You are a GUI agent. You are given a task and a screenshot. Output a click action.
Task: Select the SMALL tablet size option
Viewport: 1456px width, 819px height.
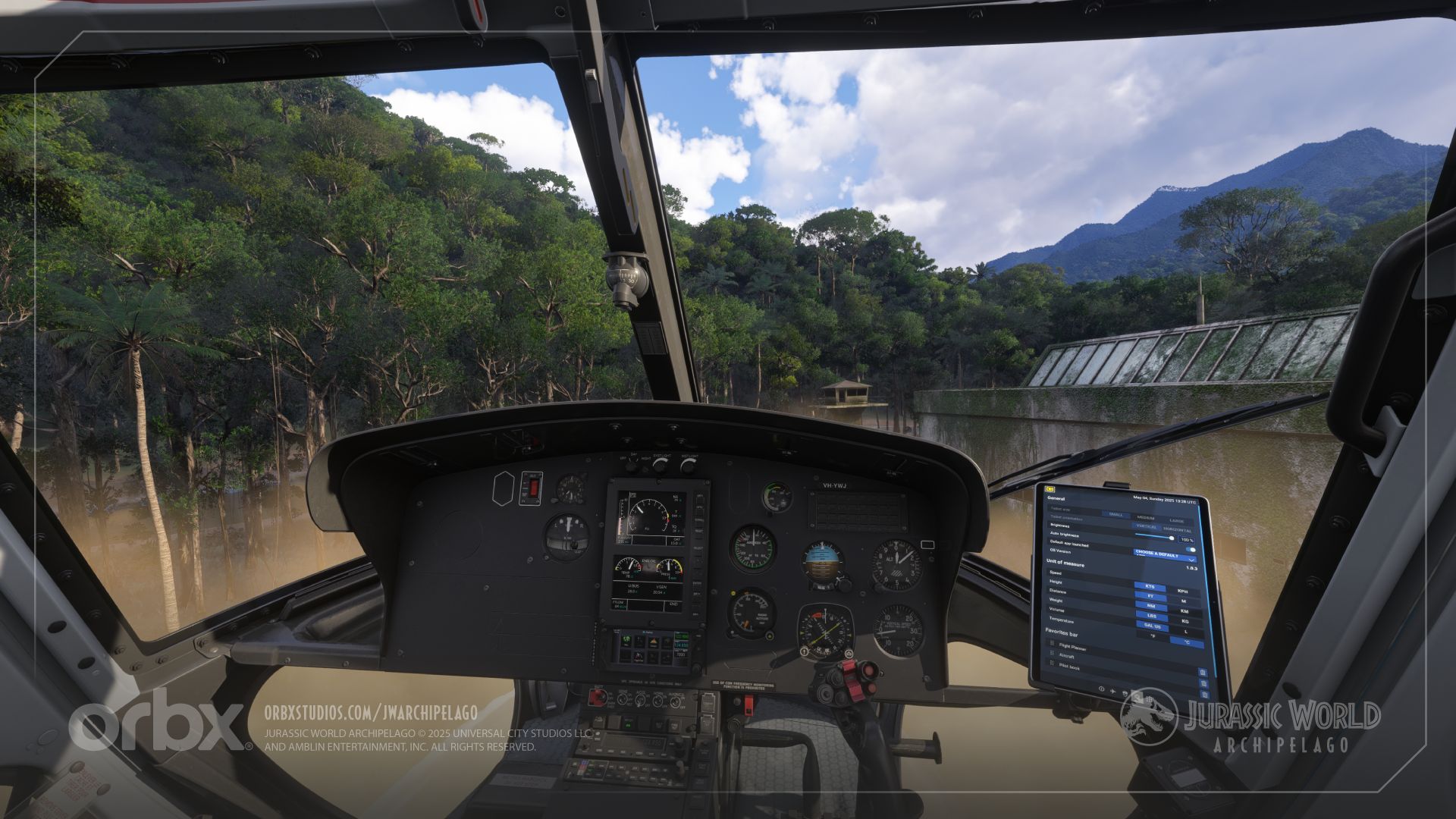(1116, 514)
